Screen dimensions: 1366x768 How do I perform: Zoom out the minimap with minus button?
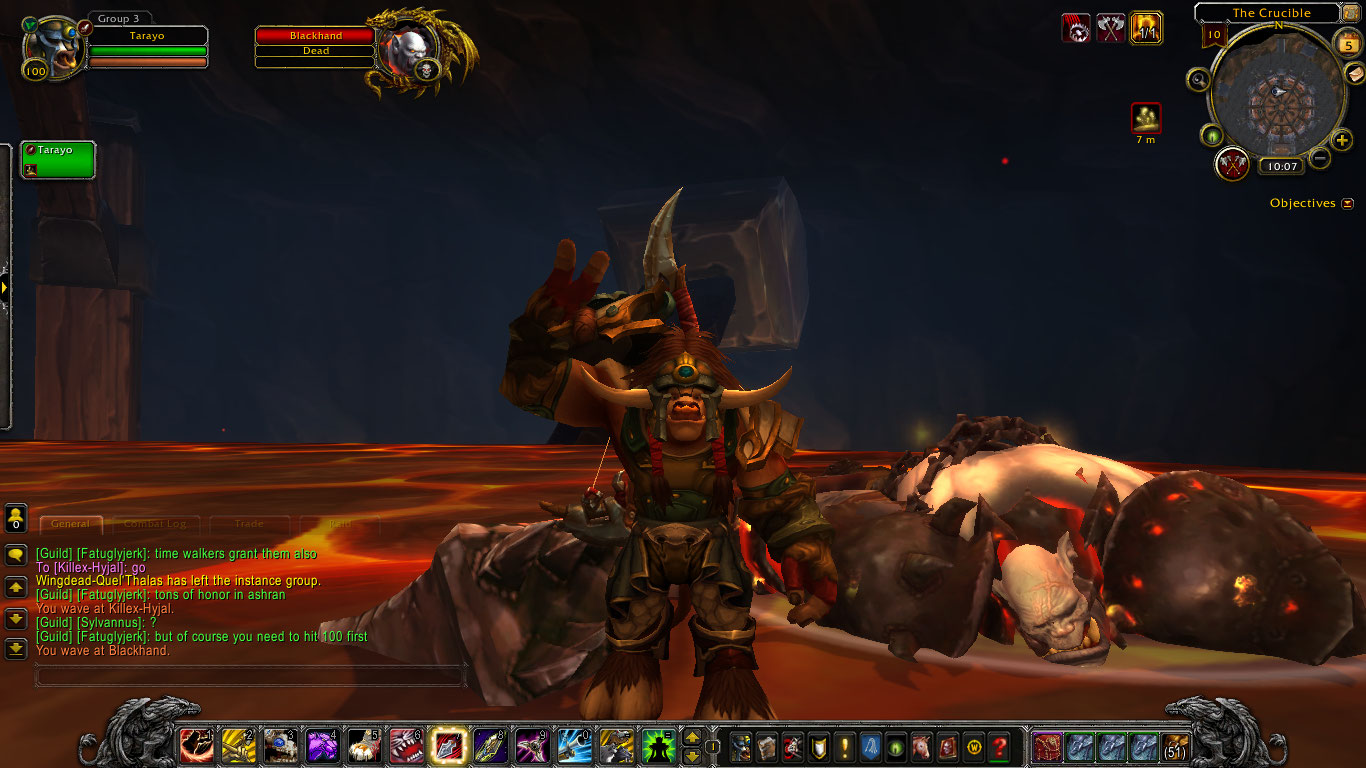click(1320, 157)
